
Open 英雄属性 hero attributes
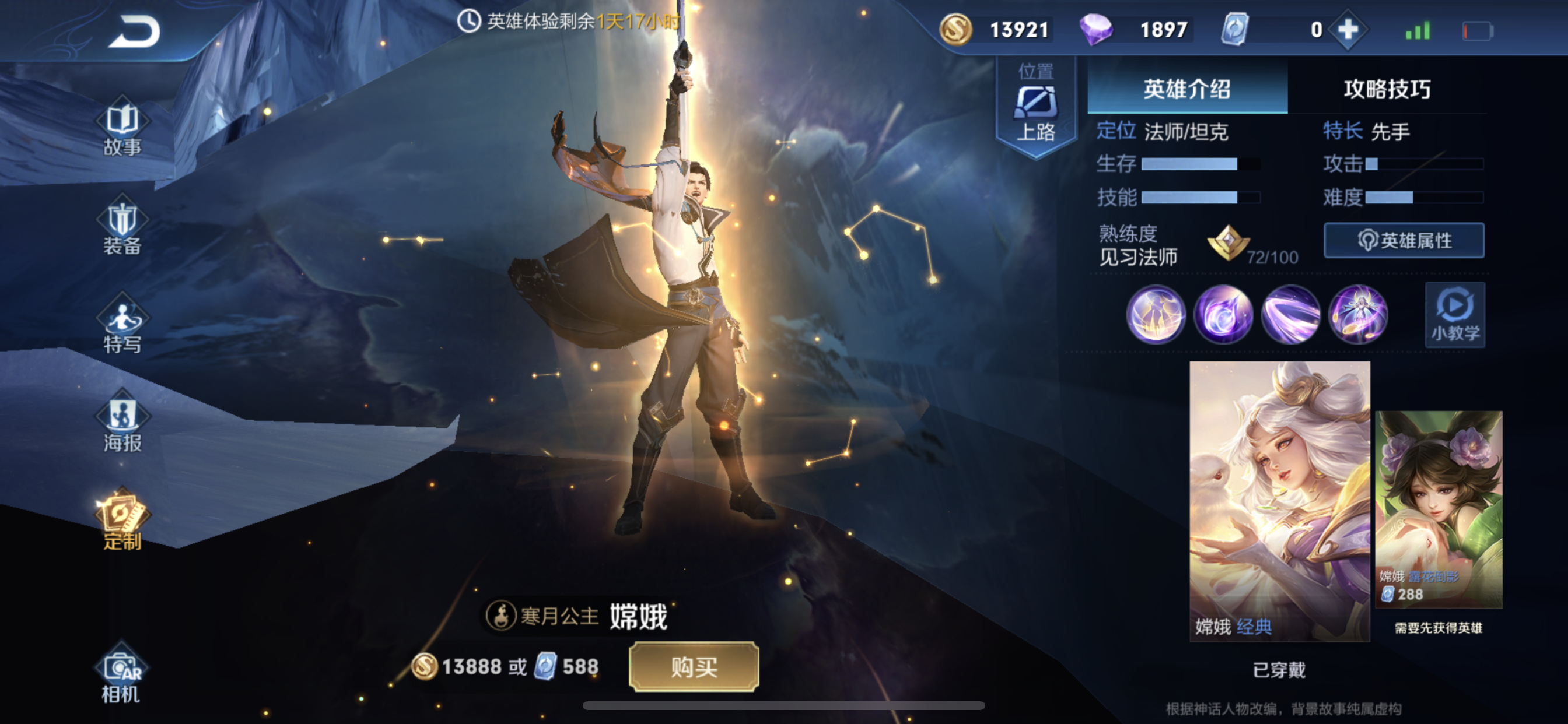[1403, 241]
